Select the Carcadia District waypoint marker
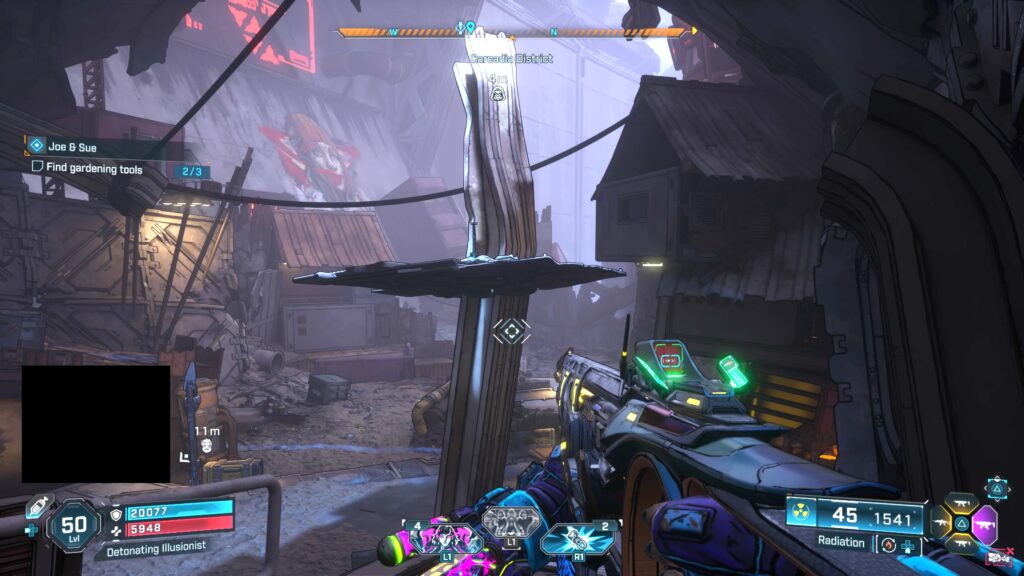The height and width of the screenshot is (576, 1024). coord(497,94)
